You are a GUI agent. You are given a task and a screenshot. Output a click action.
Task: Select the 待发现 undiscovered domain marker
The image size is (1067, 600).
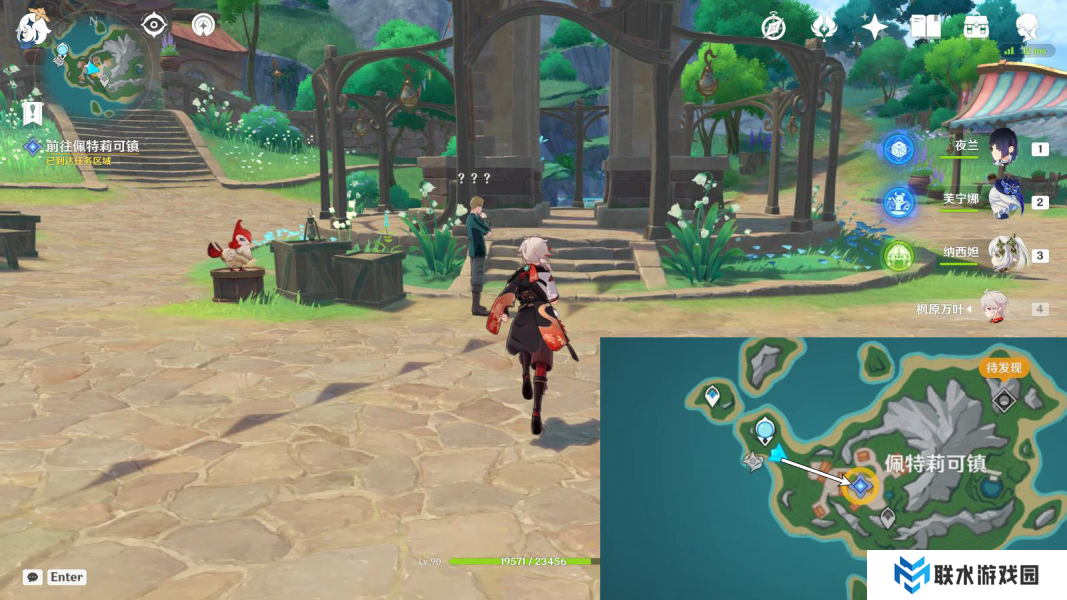click(1003, 399)
